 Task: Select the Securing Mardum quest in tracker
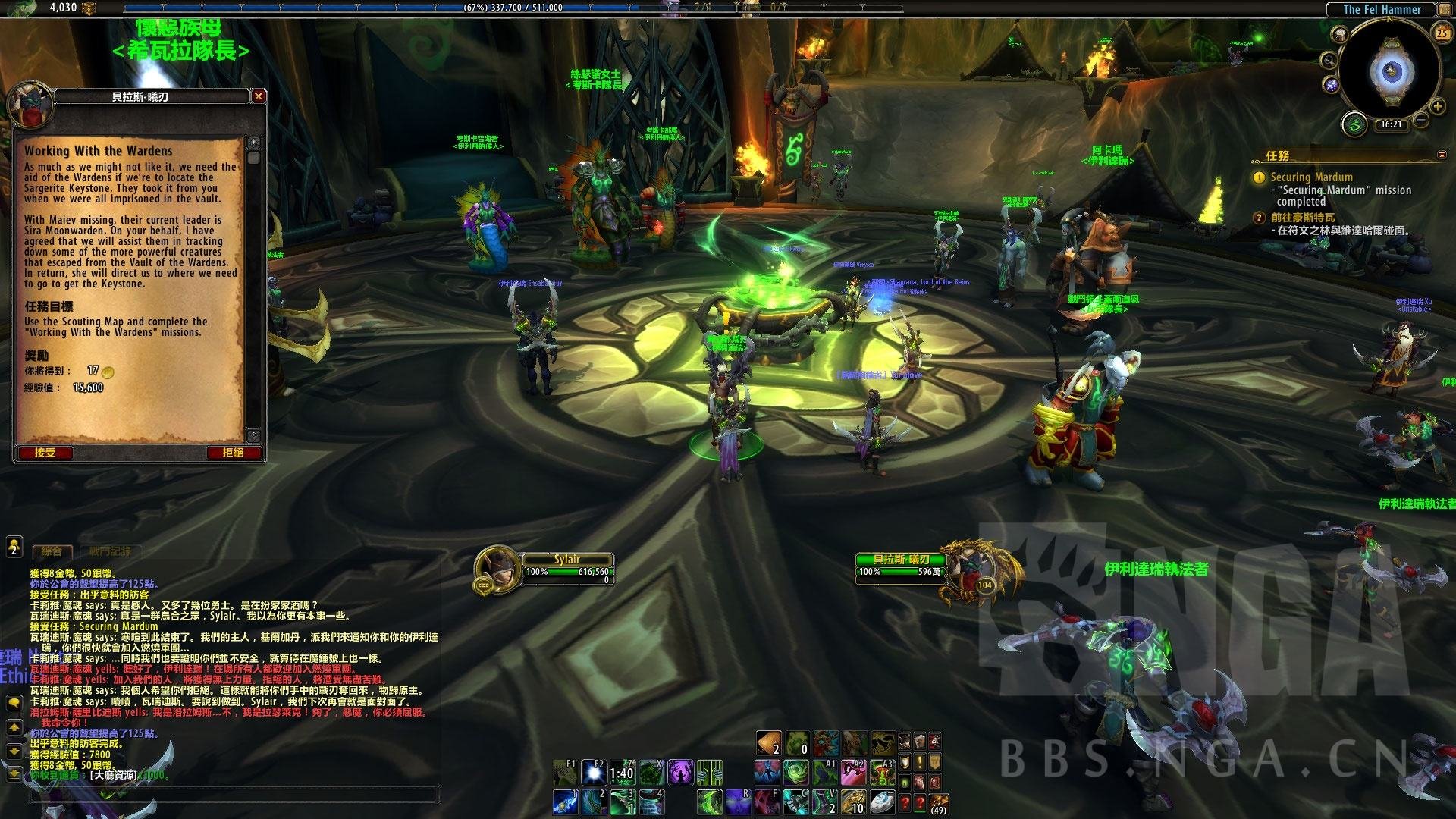(1311, 177)
